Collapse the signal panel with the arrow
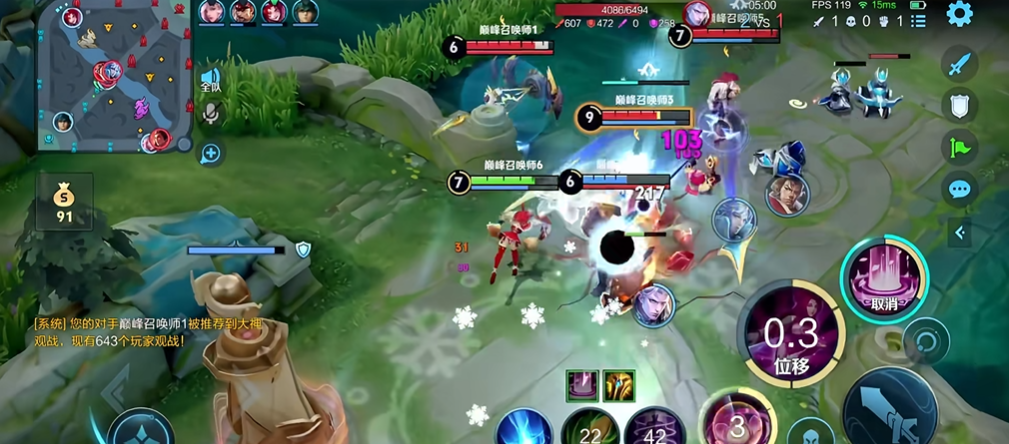Viewport: 1009px width, 444px height. pos(960,233)
